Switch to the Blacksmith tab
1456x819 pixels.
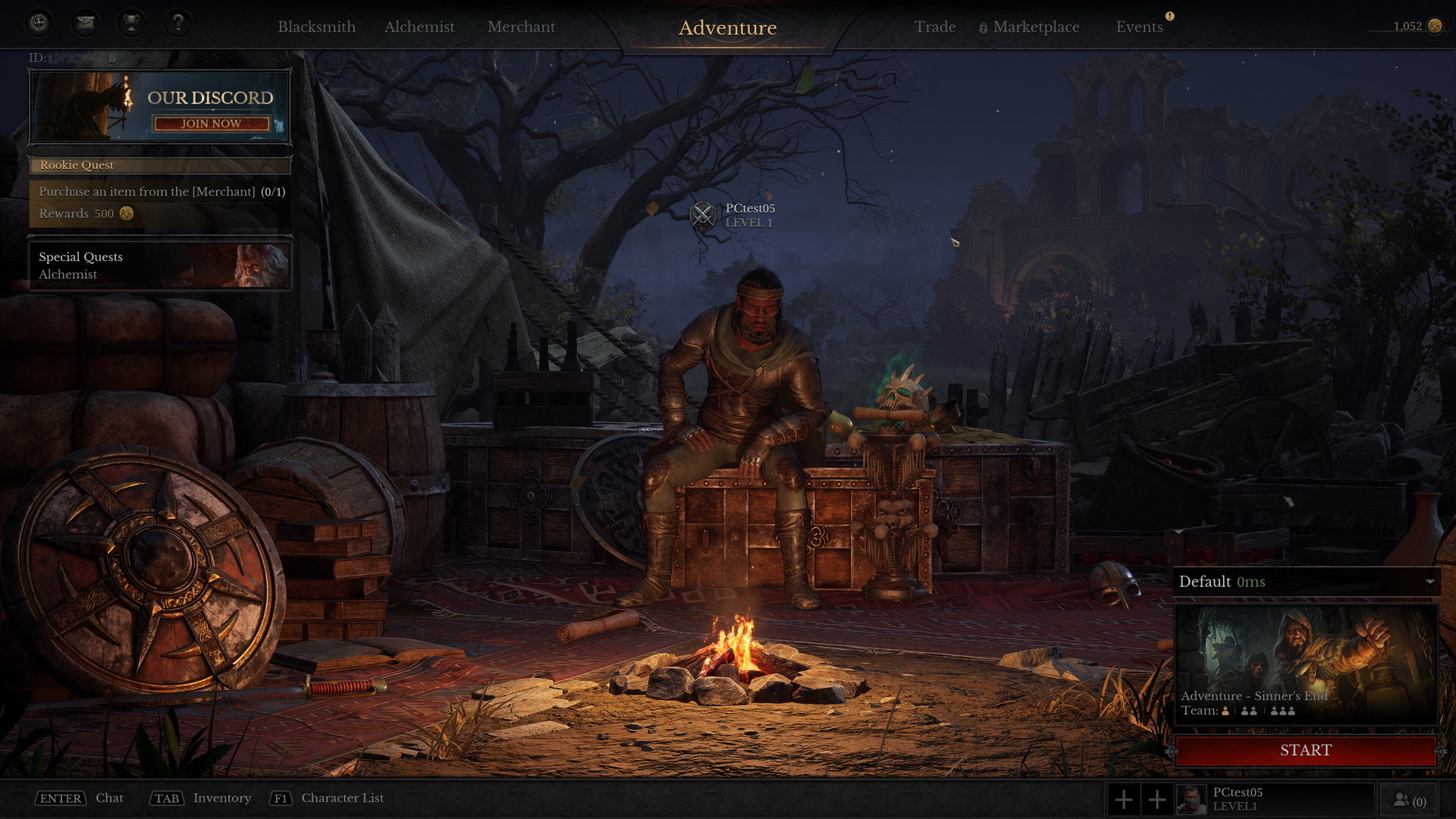(318, 27)
